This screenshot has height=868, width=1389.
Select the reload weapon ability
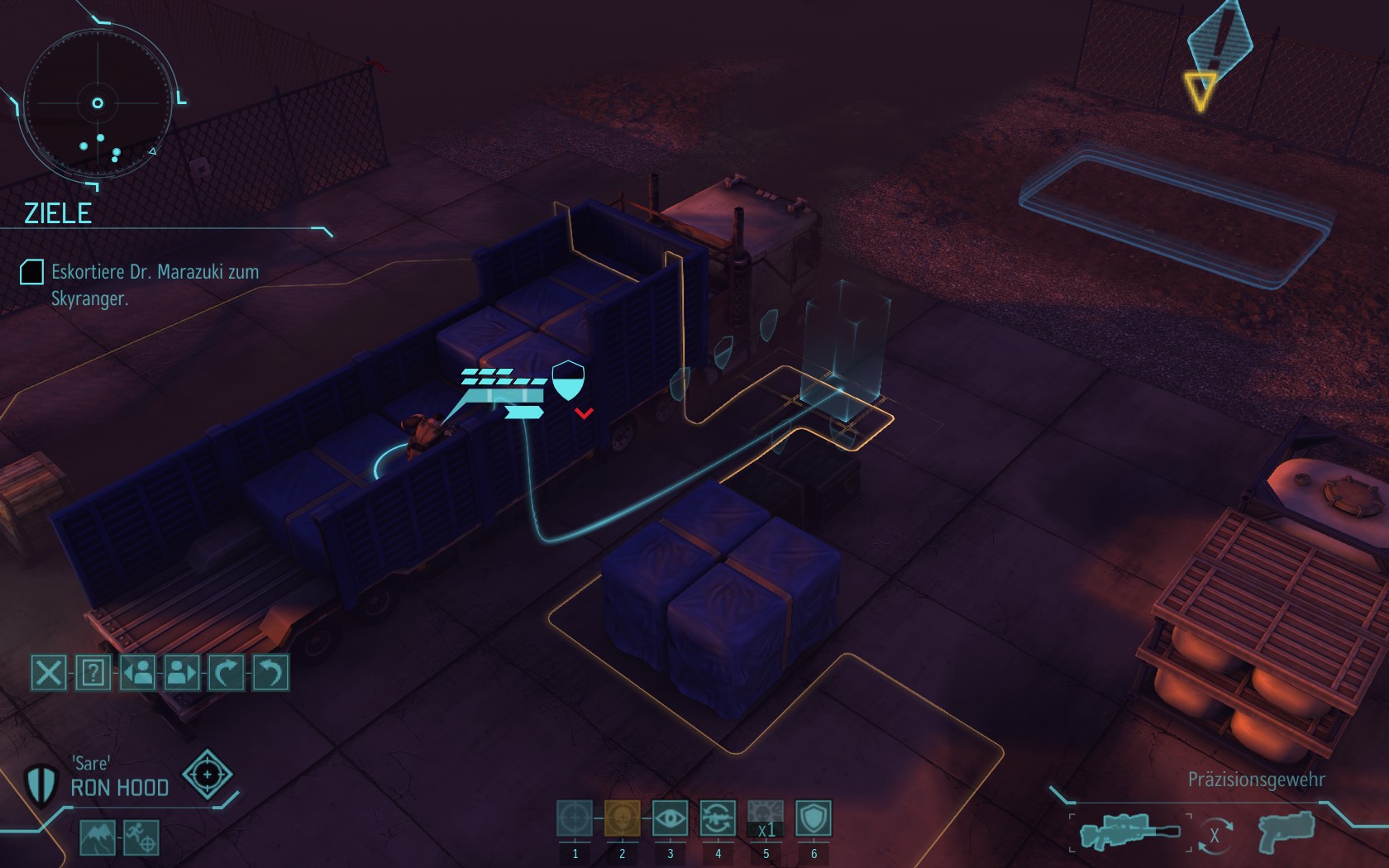coord(718,818)
